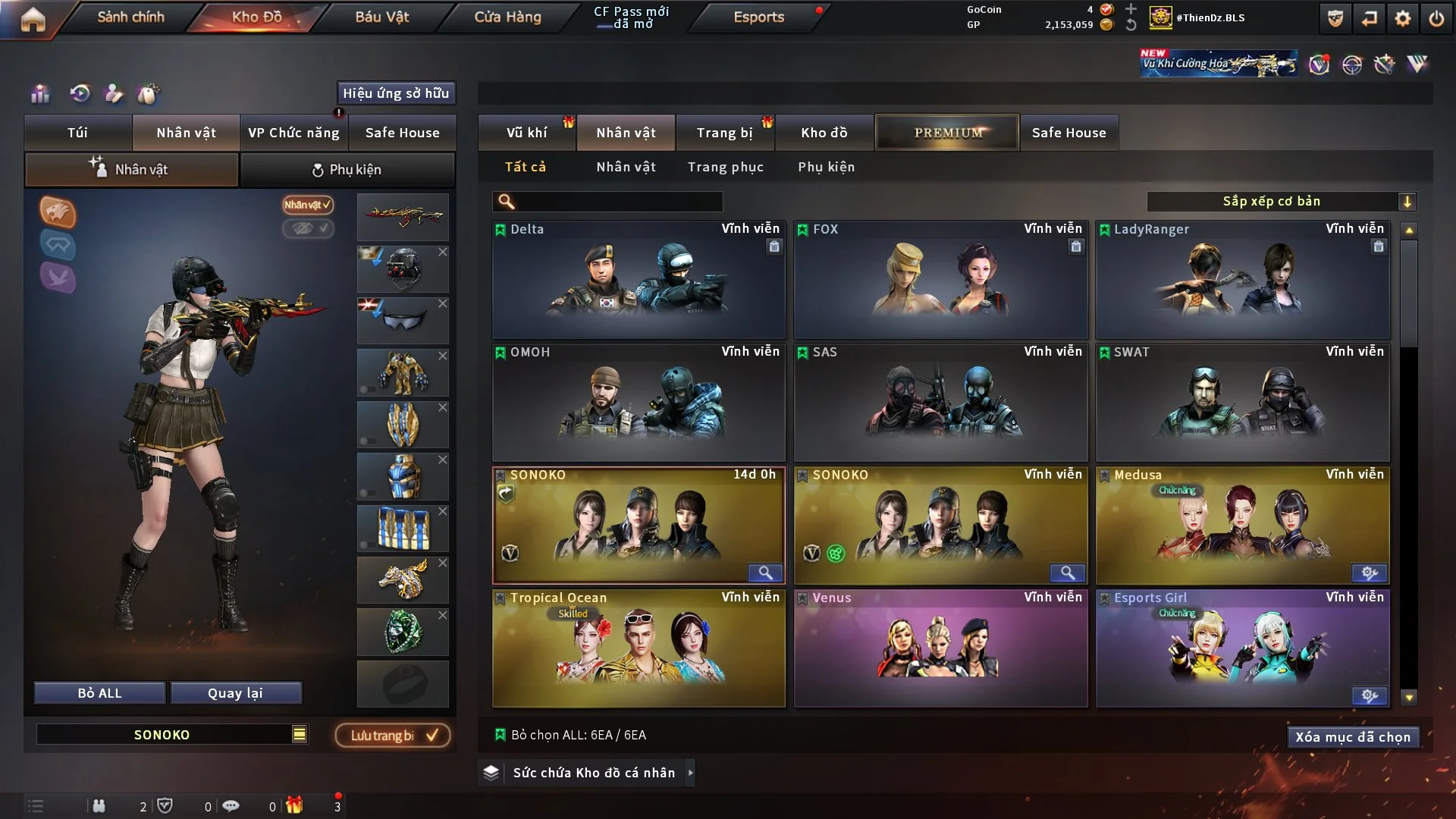1456x819 pixels.
Task: Save outfit with Lưu trang bị
Action: click(393, 735)
